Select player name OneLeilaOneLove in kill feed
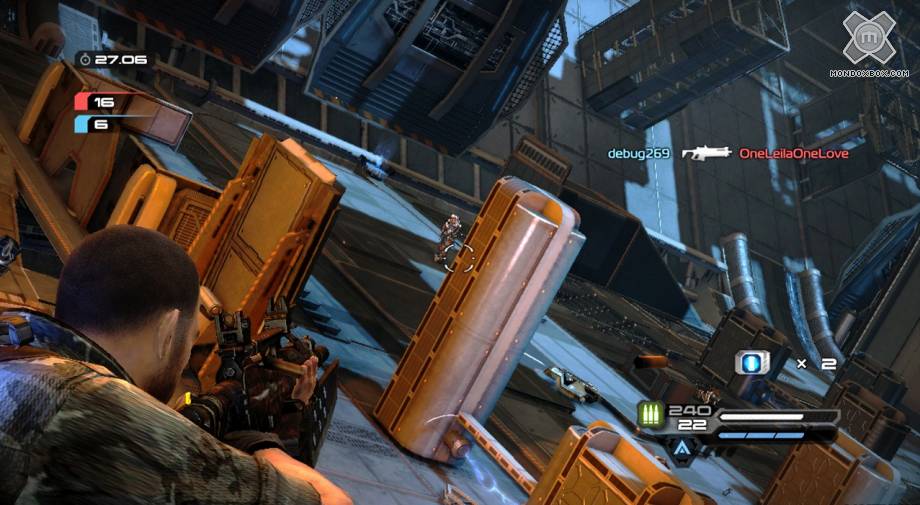The width and height of the screenshot is (920, 505). point(793,154)
